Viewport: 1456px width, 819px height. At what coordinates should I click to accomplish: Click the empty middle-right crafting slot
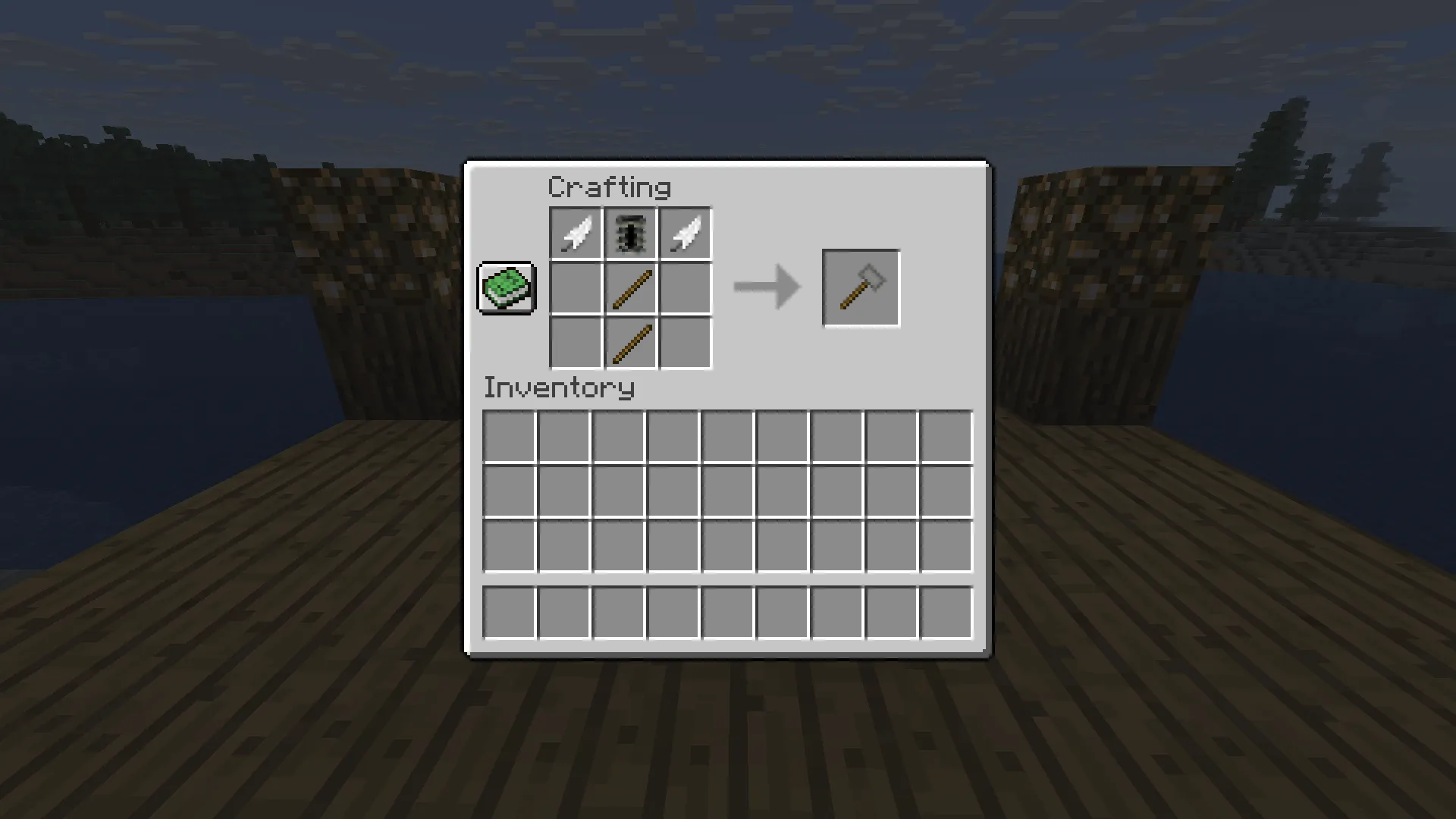point(685,288)
